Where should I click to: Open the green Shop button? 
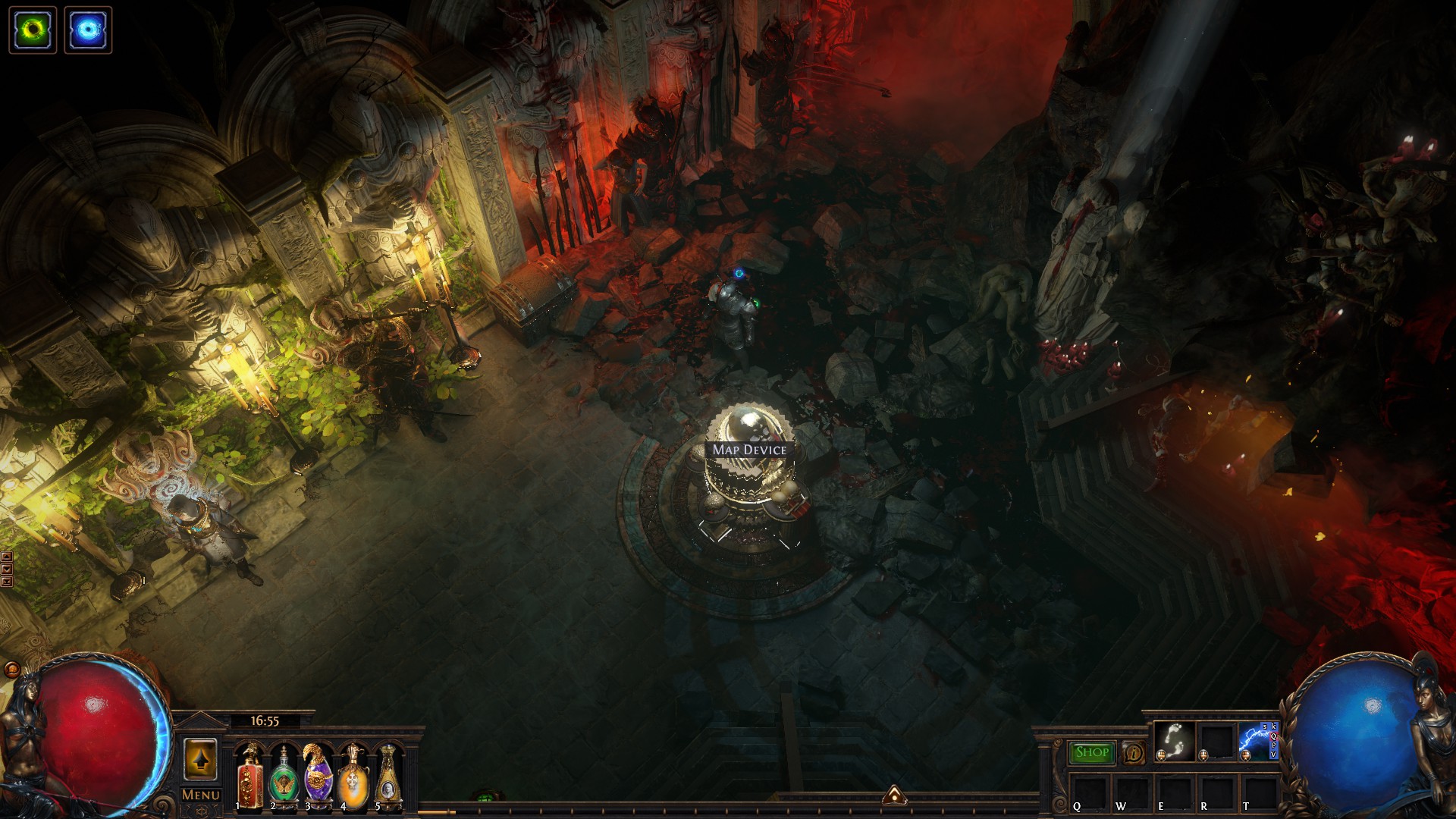(x=1092, y=752)
